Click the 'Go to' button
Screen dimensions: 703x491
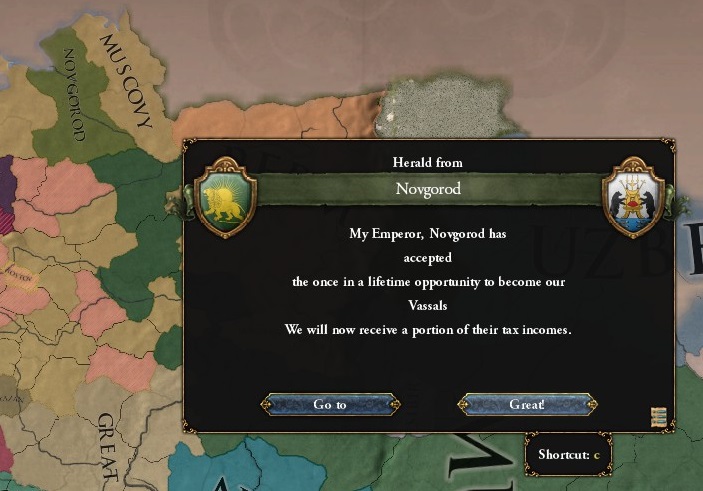[x=330, y=405]
